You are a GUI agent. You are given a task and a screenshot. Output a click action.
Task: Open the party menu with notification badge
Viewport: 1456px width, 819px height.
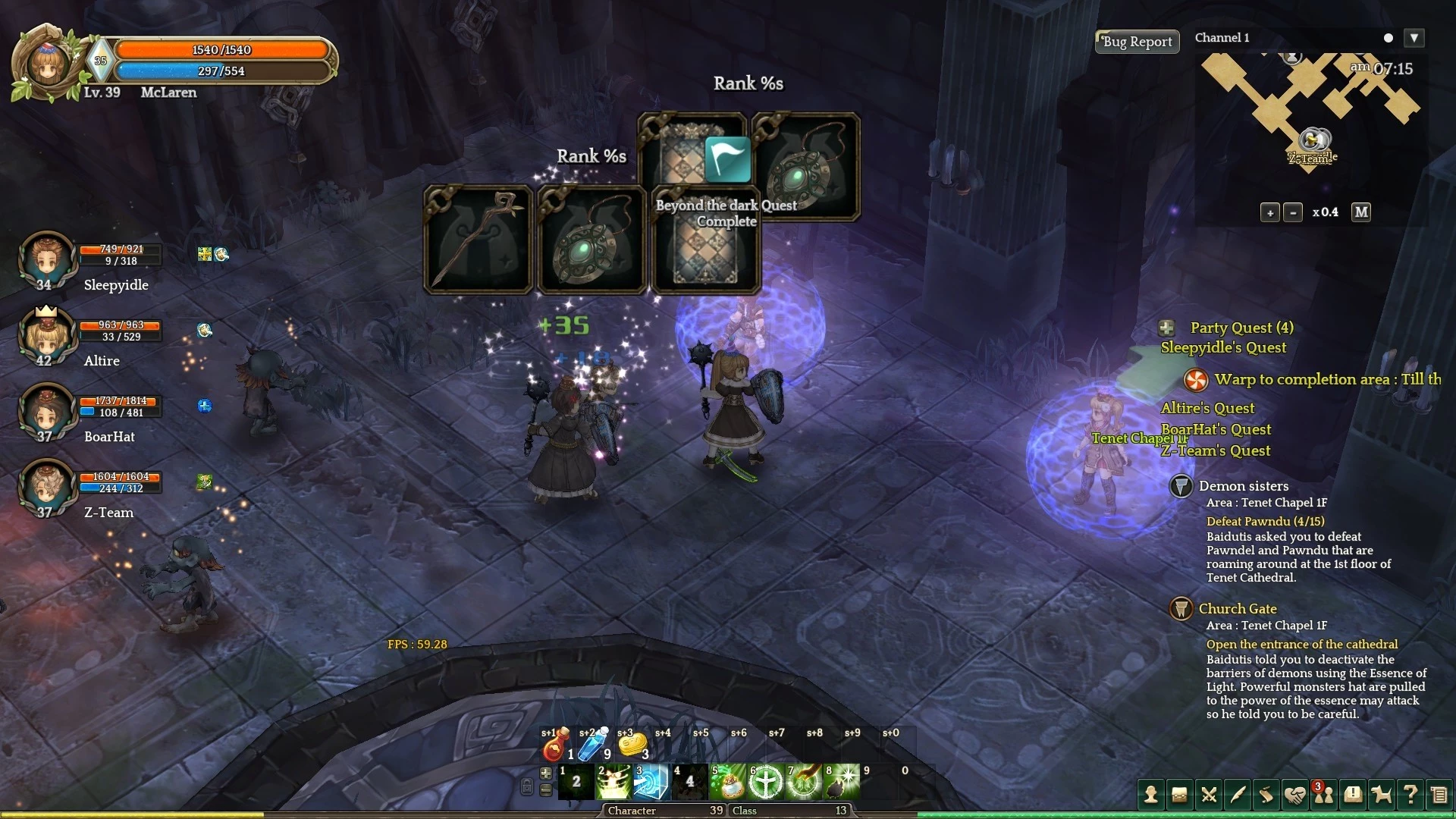[1324, 795]
